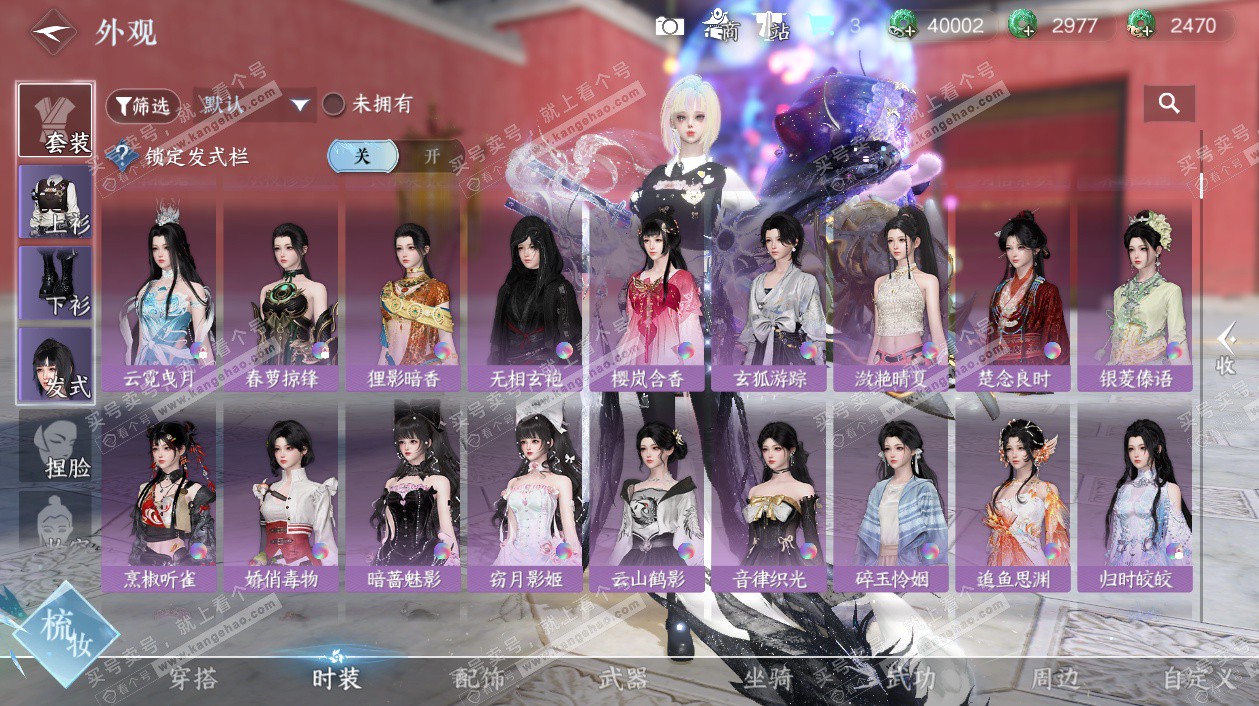Choose the 烹椒听雀 outfit
This screenshot has height=706, width=1259.
[x=161, y=495]
